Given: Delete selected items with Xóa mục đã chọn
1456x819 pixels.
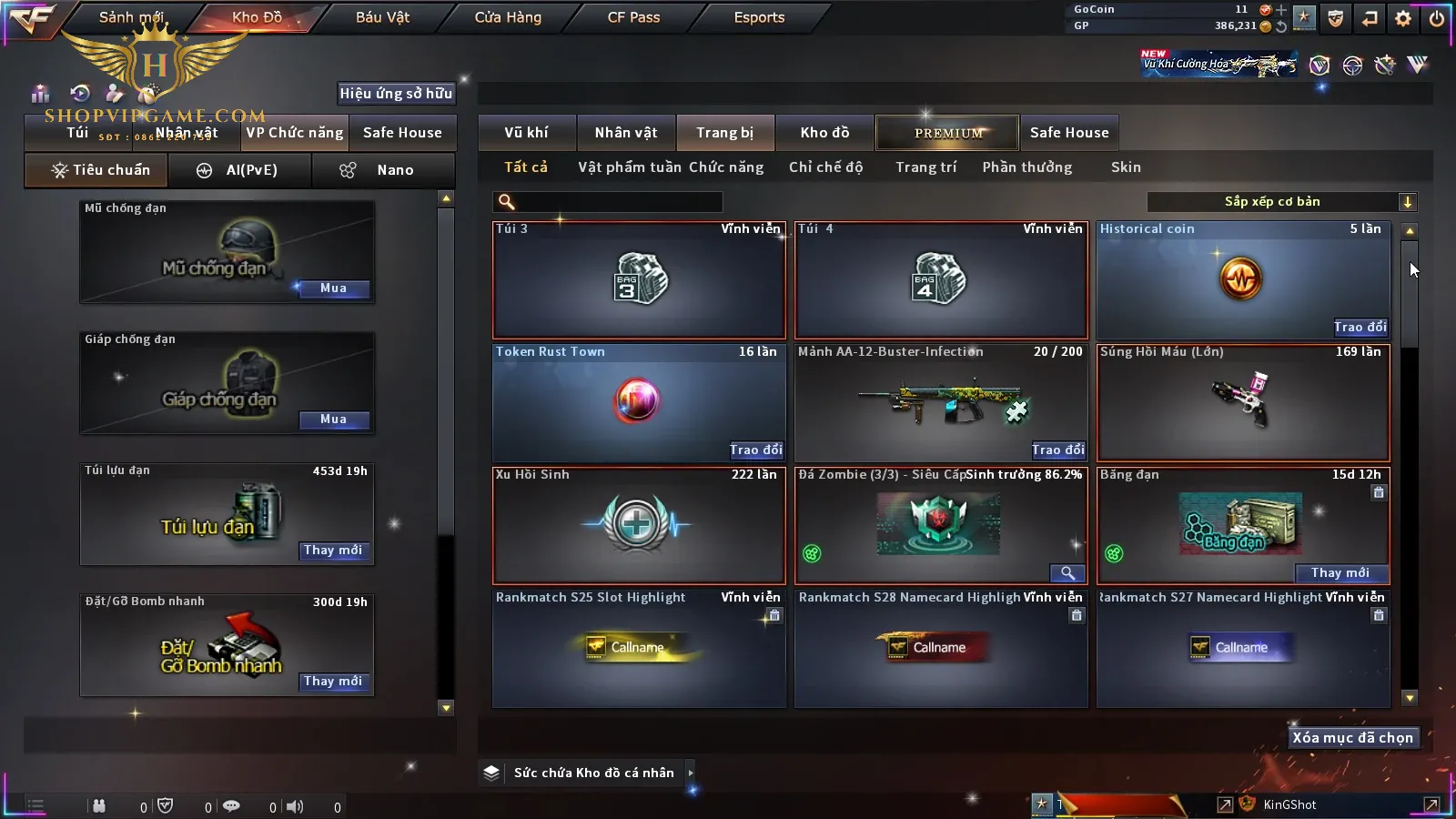Looking at the screenshot, I should point(1352,738).
